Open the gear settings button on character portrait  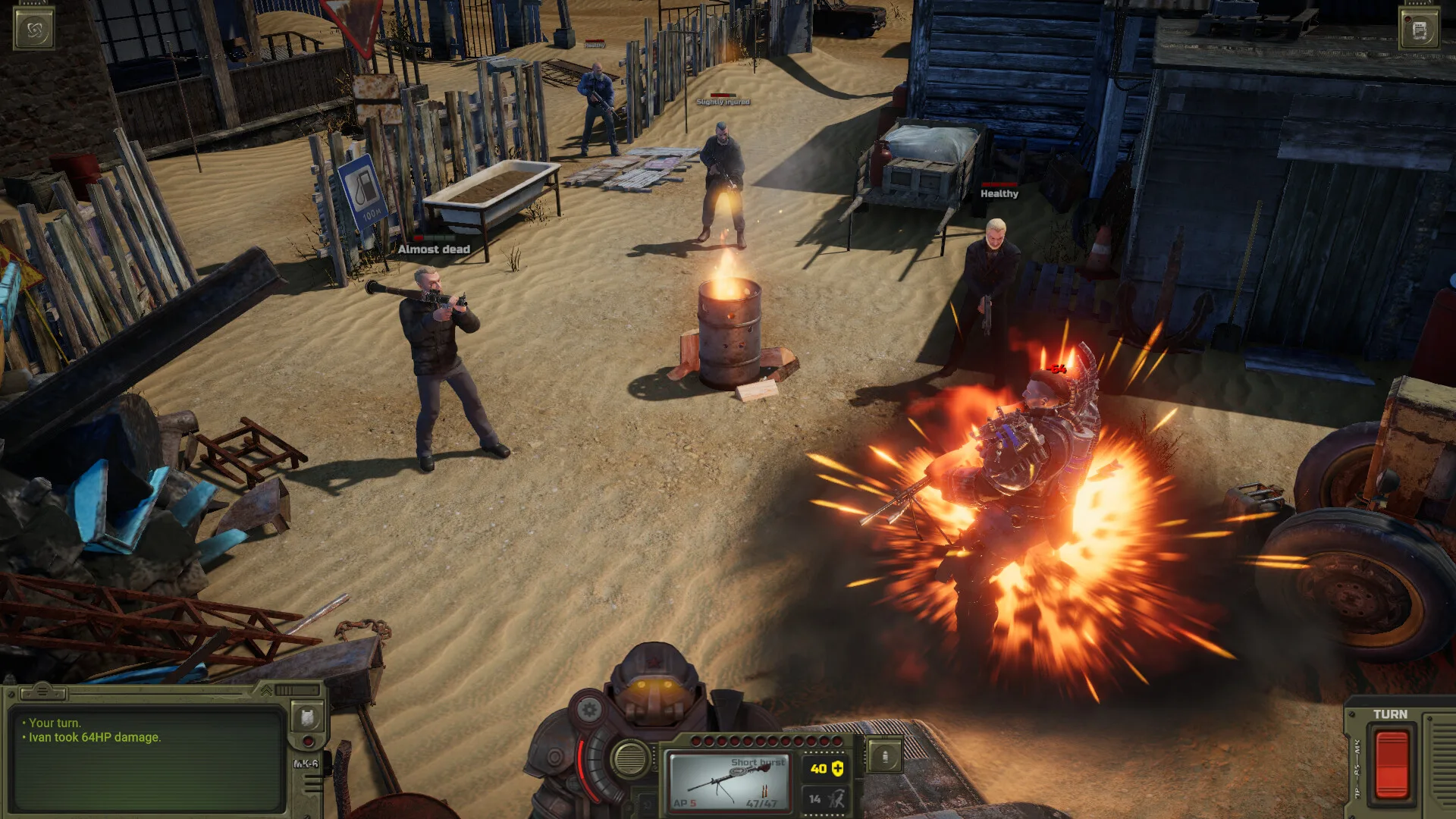point(588,711)
